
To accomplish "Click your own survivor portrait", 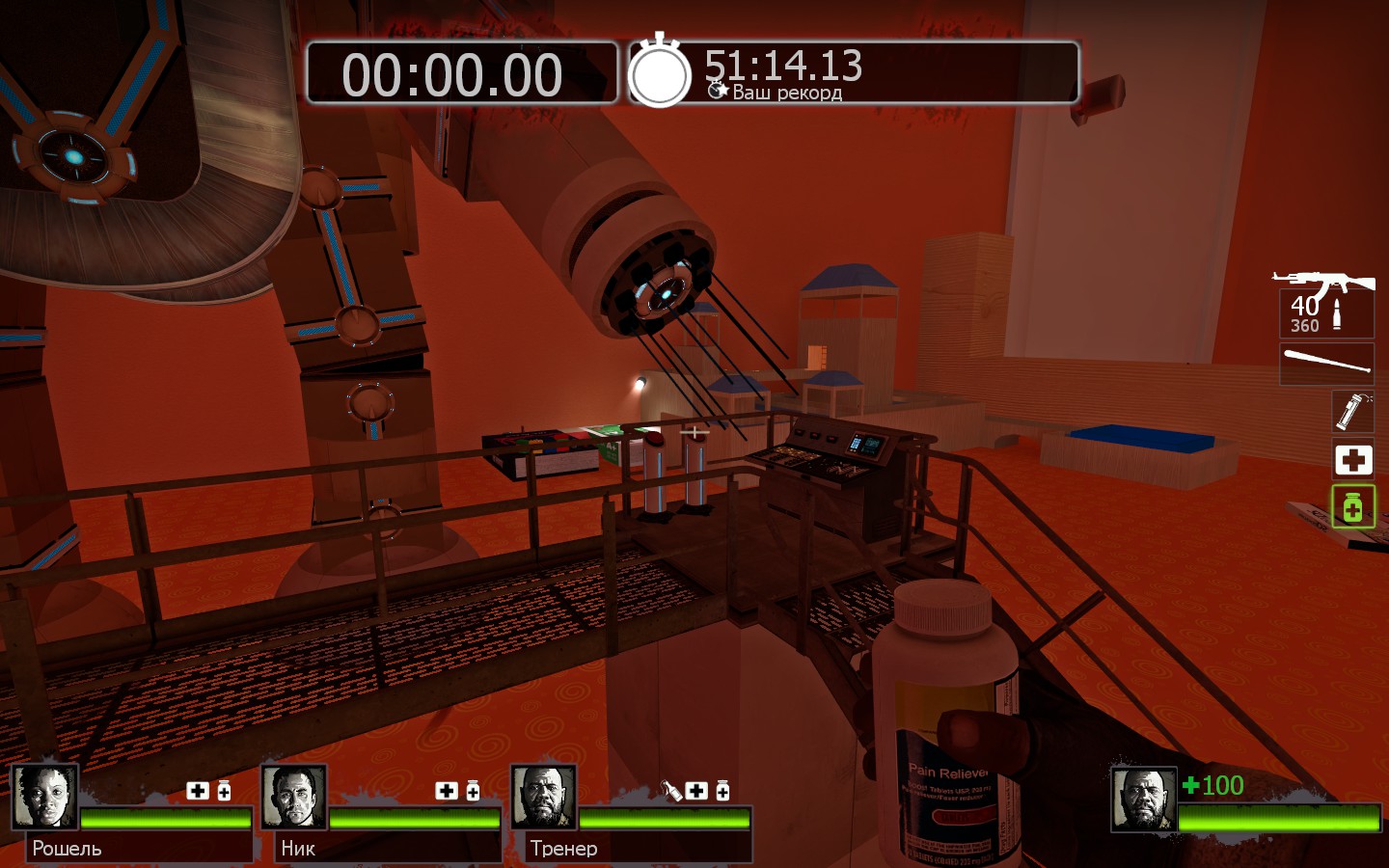I will (x=1144, y=800).
